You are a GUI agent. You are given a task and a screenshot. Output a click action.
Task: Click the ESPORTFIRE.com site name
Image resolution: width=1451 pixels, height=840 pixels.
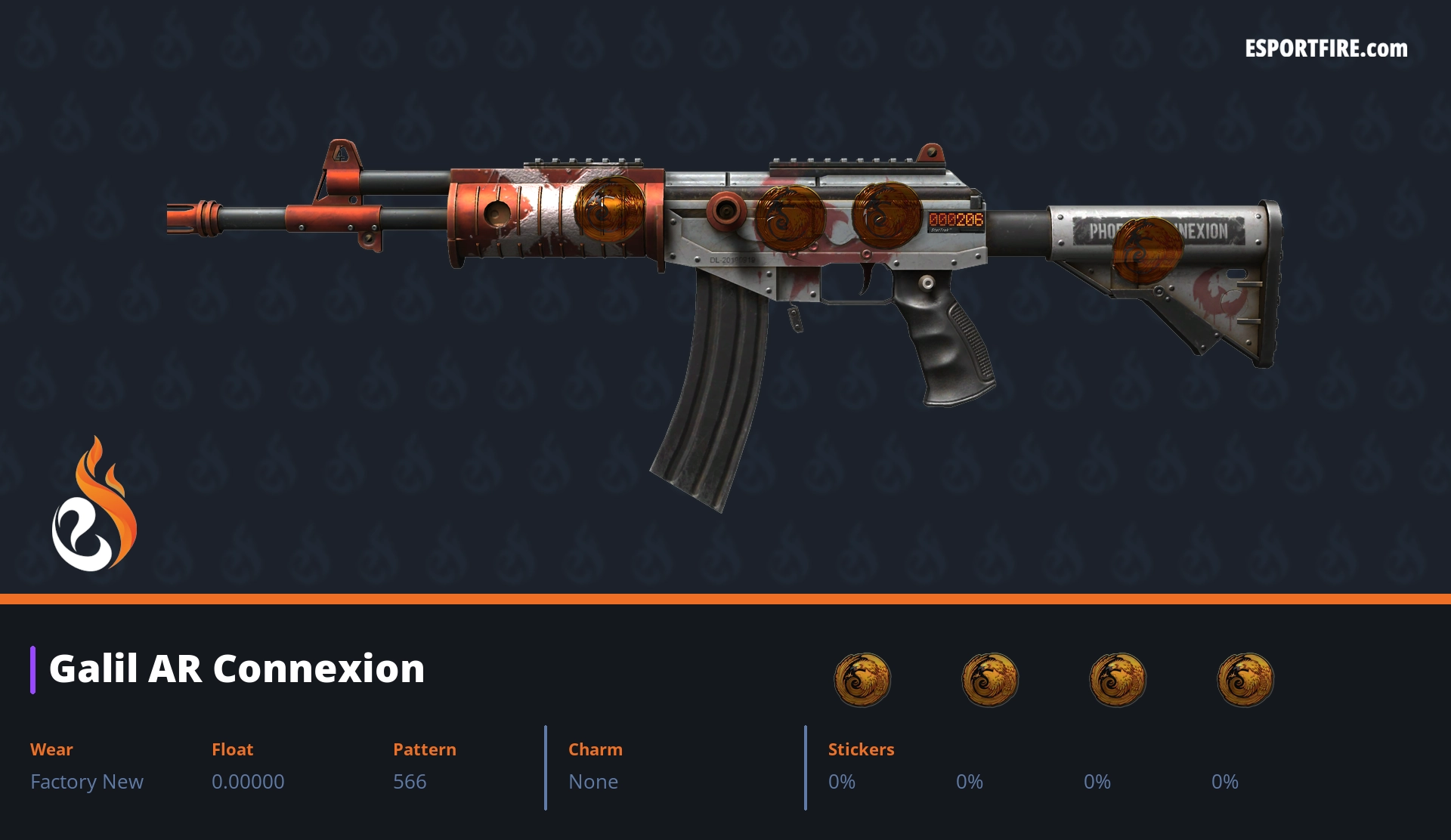point(1326,49)
